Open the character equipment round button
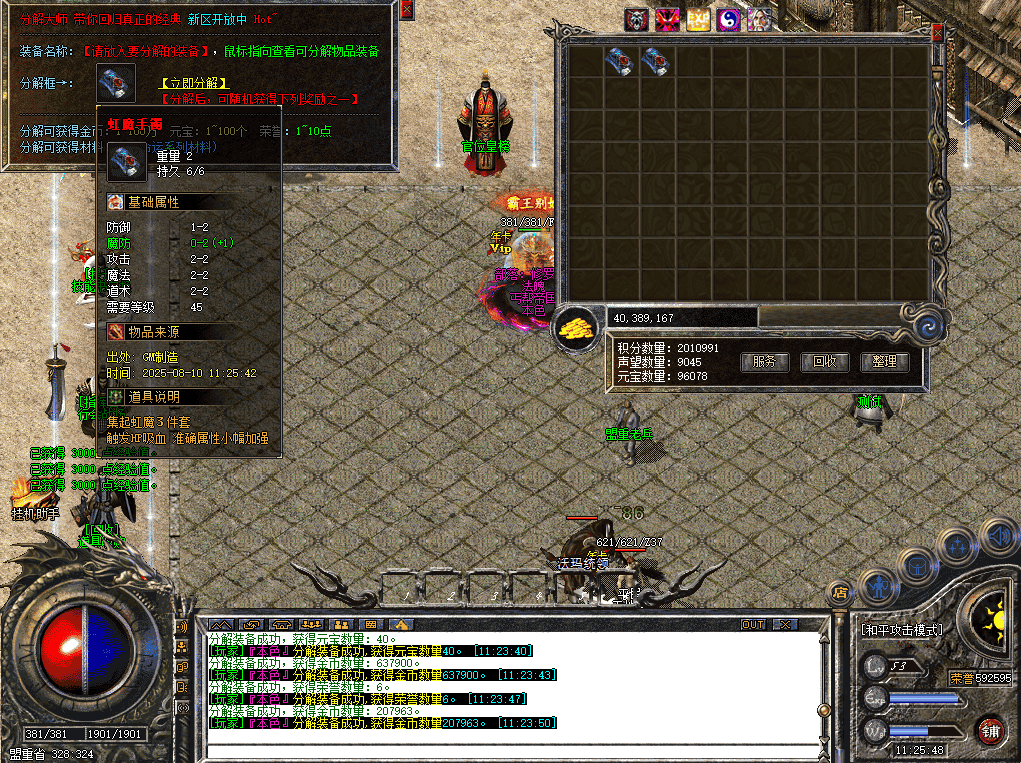 pos(879,585)
